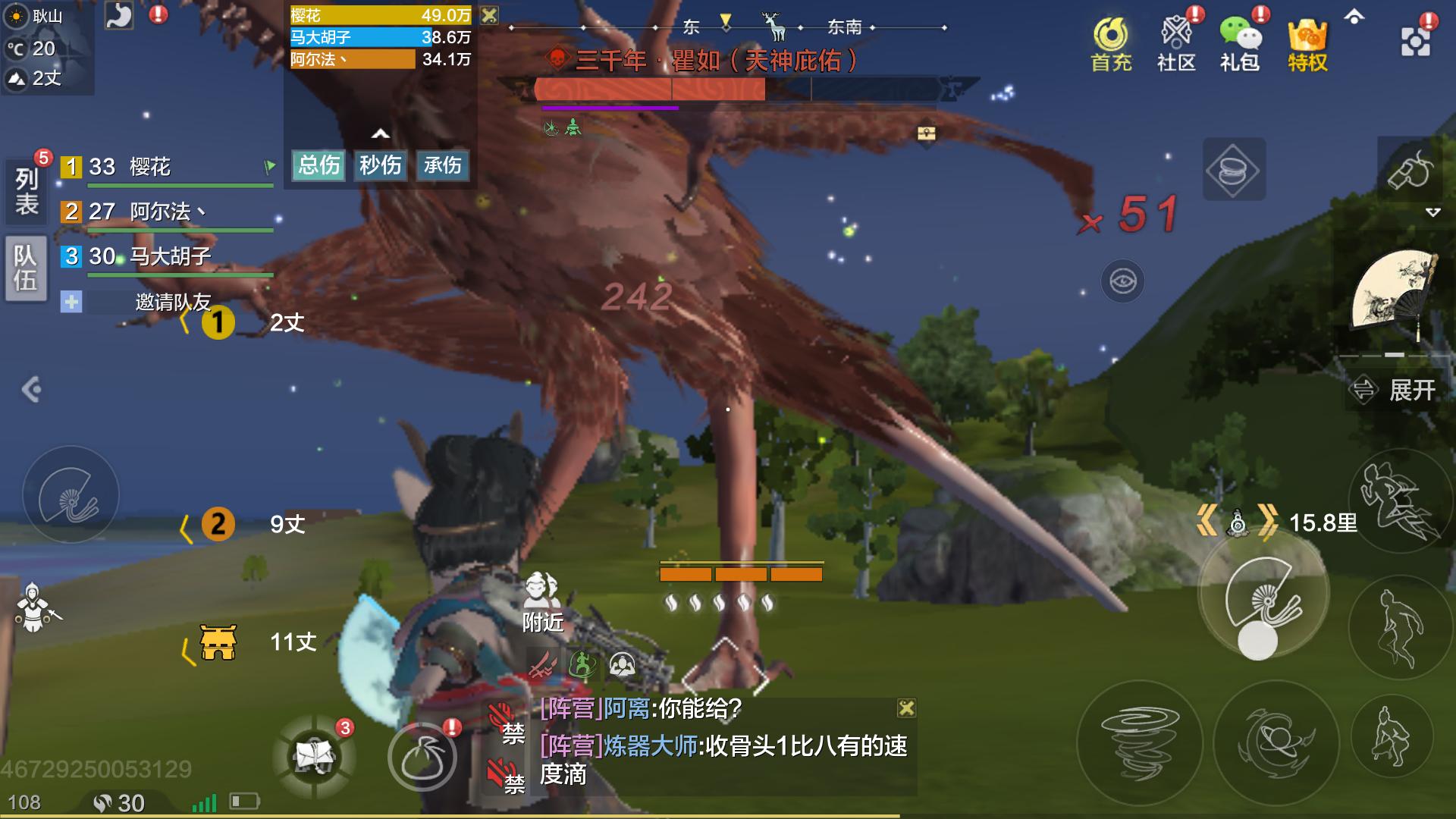This screenshot has width=1456, height=819.
Task: Switch to the 承伤 damage-taken tab
Action: point(442,165)
